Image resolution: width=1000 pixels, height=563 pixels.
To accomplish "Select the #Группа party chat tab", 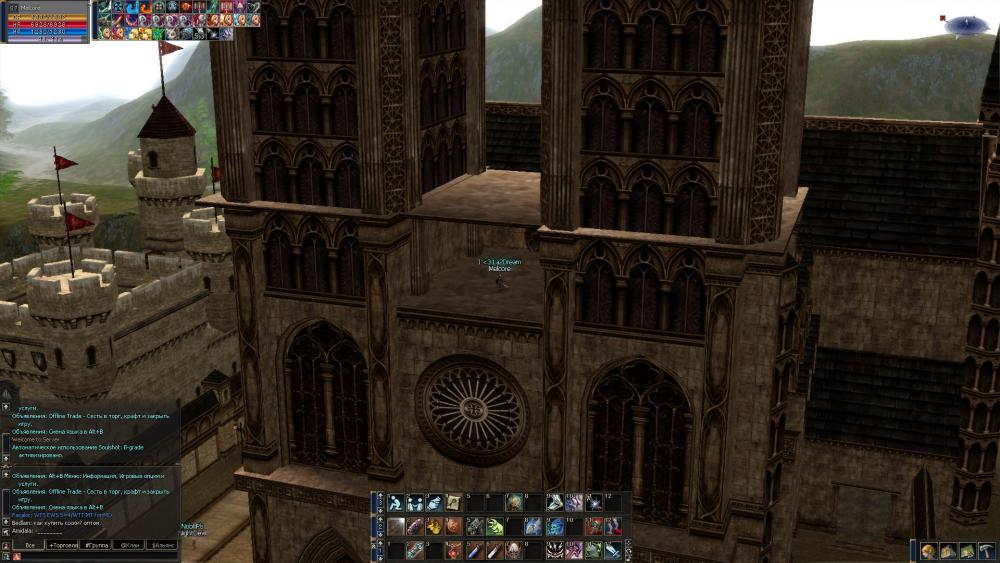I will 96,545.
